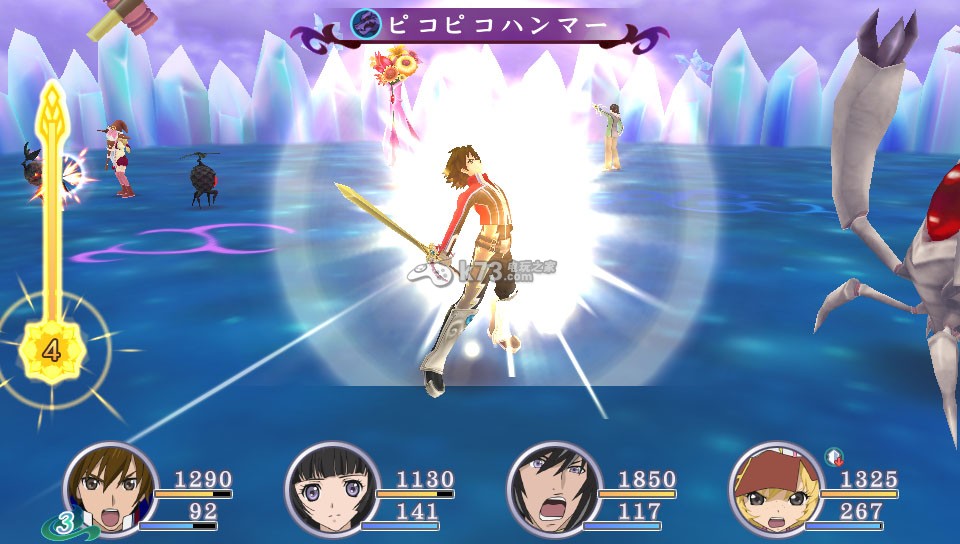Click the green swirl icon marked 3

[x=61, y=522]
